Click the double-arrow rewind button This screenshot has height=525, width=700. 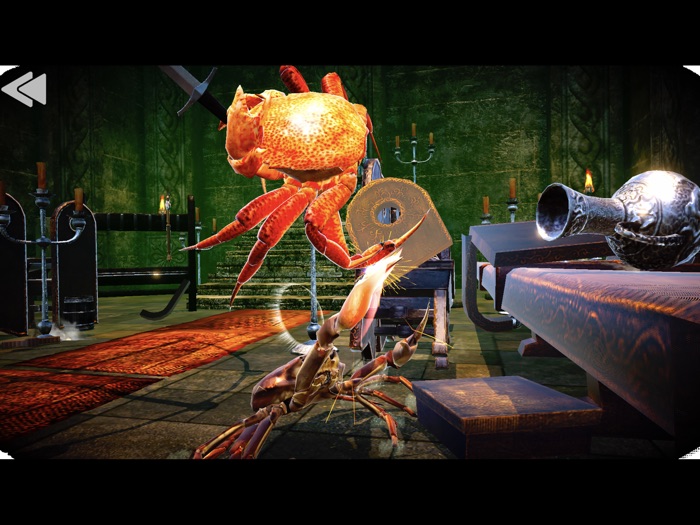coord(24,90)
